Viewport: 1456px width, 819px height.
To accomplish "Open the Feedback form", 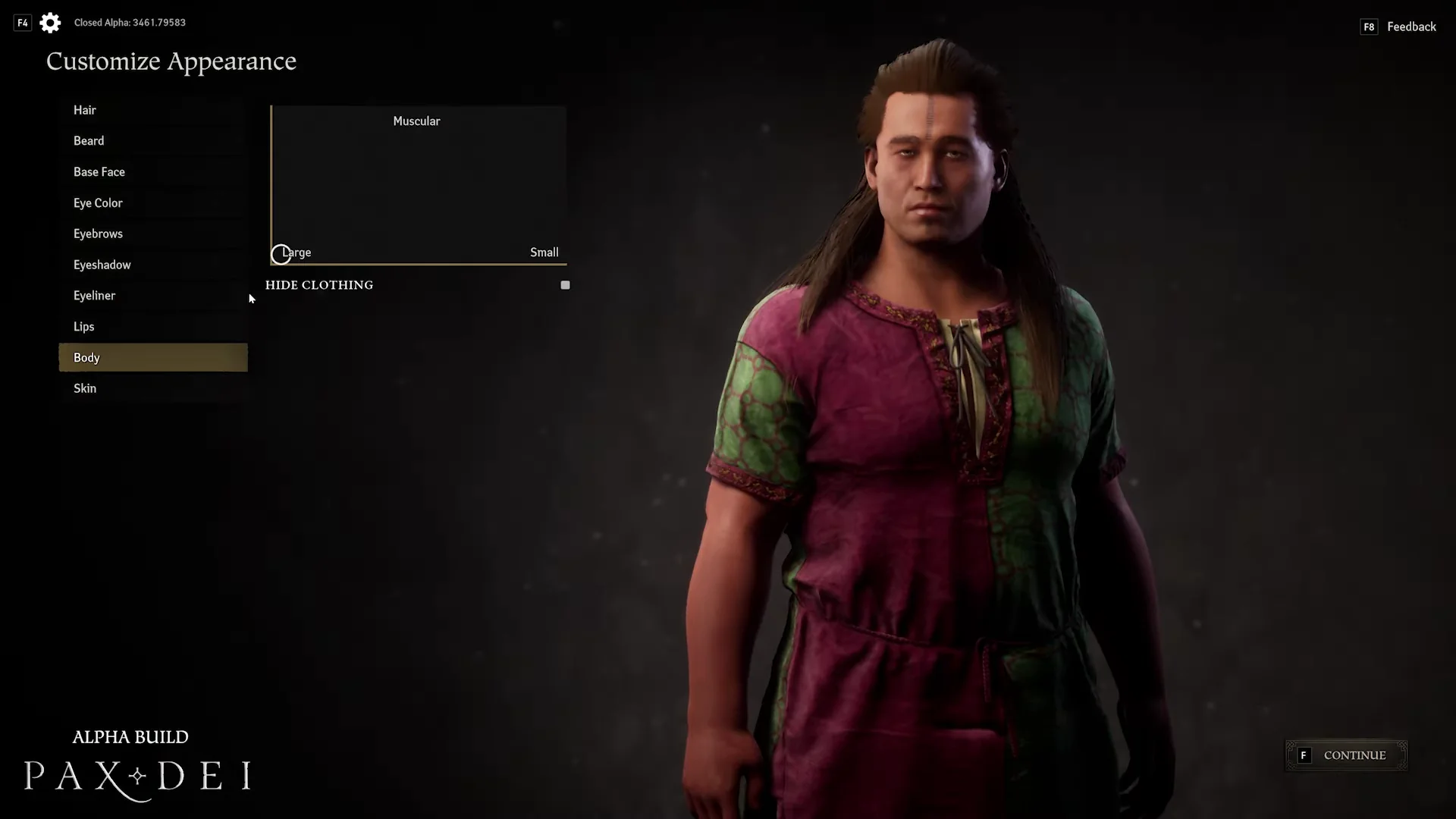I will (x=1410, y=27).
